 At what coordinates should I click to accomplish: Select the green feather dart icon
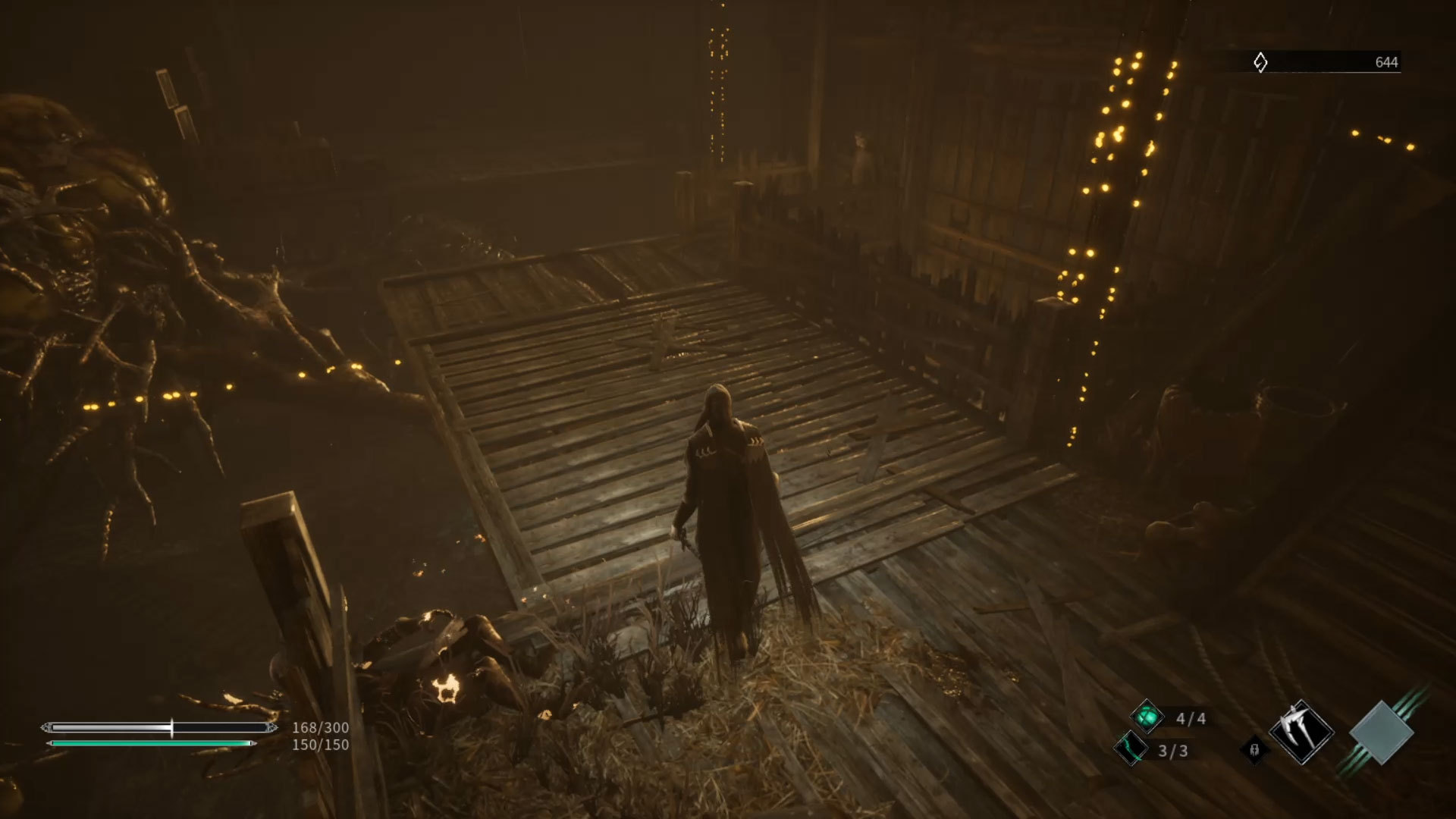1131,749
